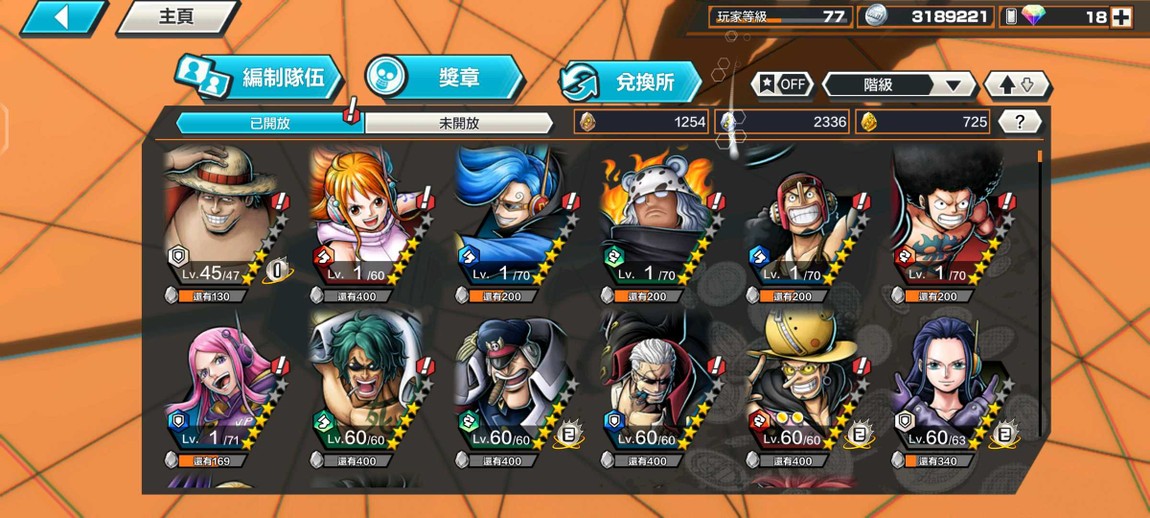1150x518 pixels.
Task: Open the 獎章 medals menu
Action: [x=443, y=78]
